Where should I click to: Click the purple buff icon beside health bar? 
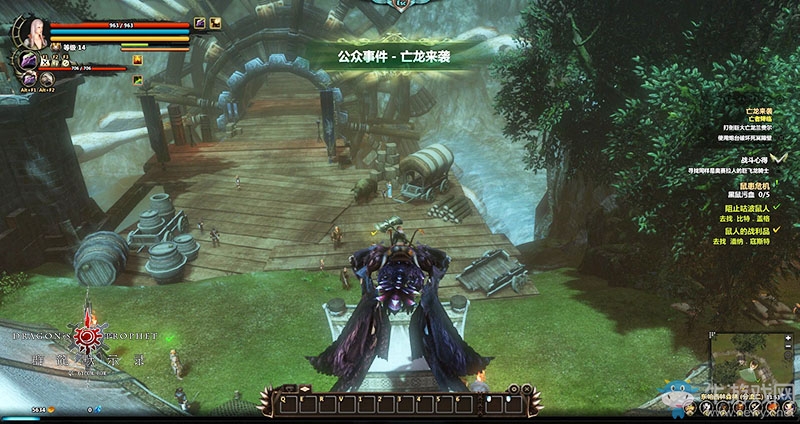(x=200, y=22)
